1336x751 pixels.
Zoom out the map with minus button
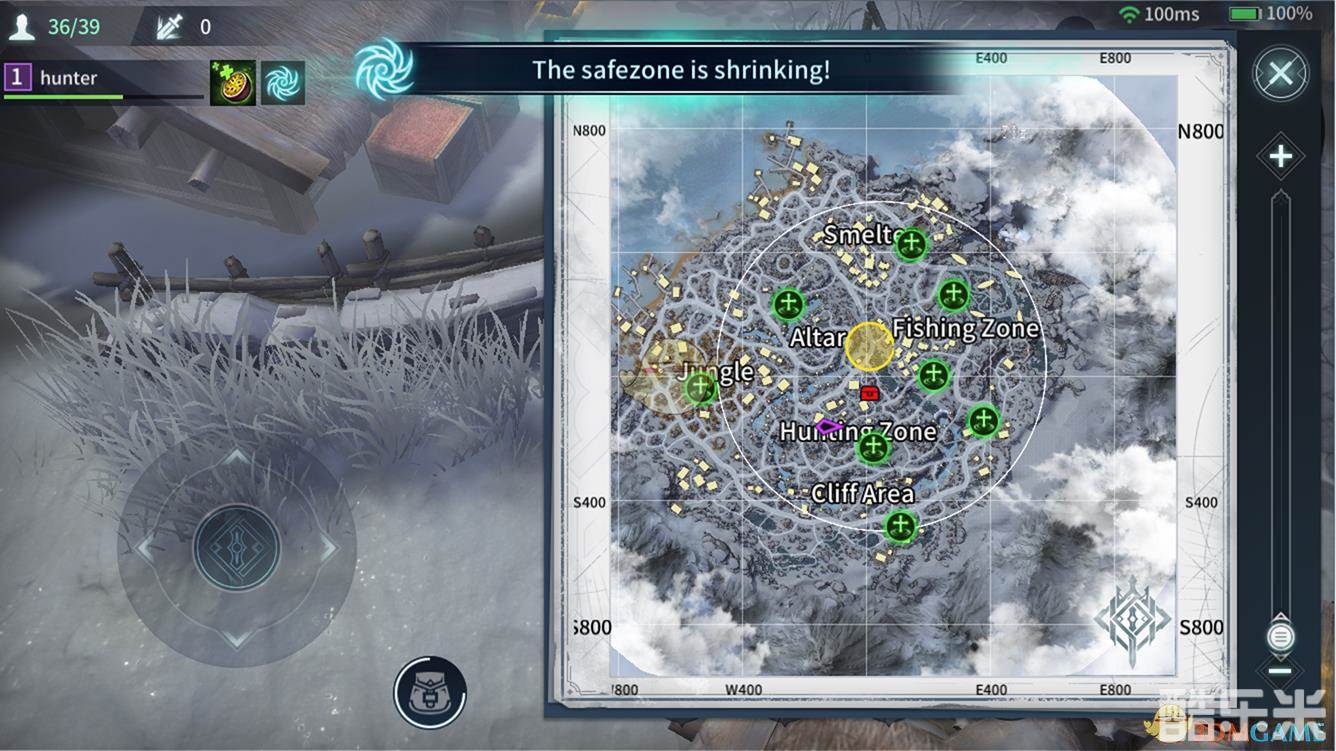[1280, 671]
